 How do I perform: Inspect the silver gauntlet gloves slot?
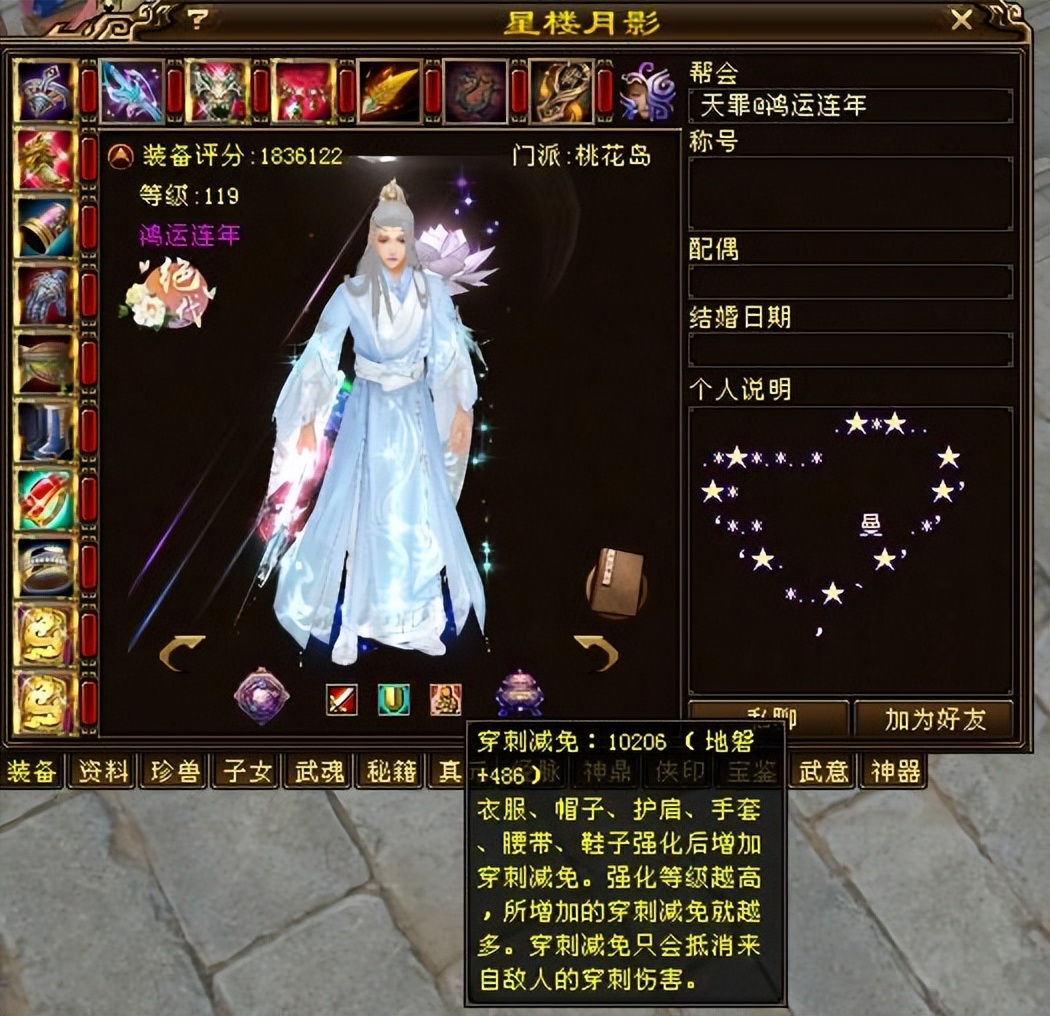(45, 296)
